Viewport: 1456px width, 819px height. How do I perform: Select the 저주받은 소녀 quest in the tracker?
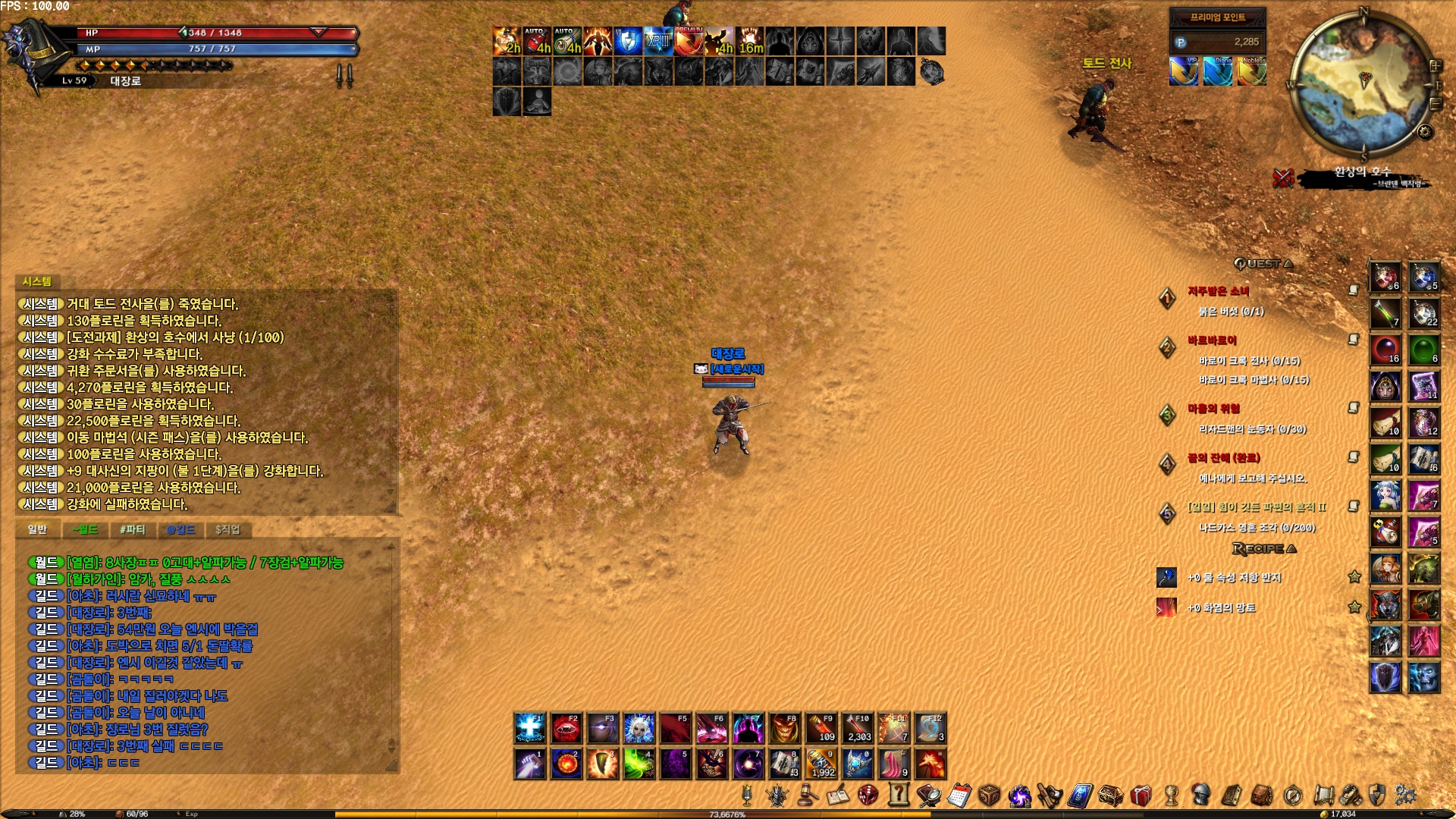[x=1218, y=291]
